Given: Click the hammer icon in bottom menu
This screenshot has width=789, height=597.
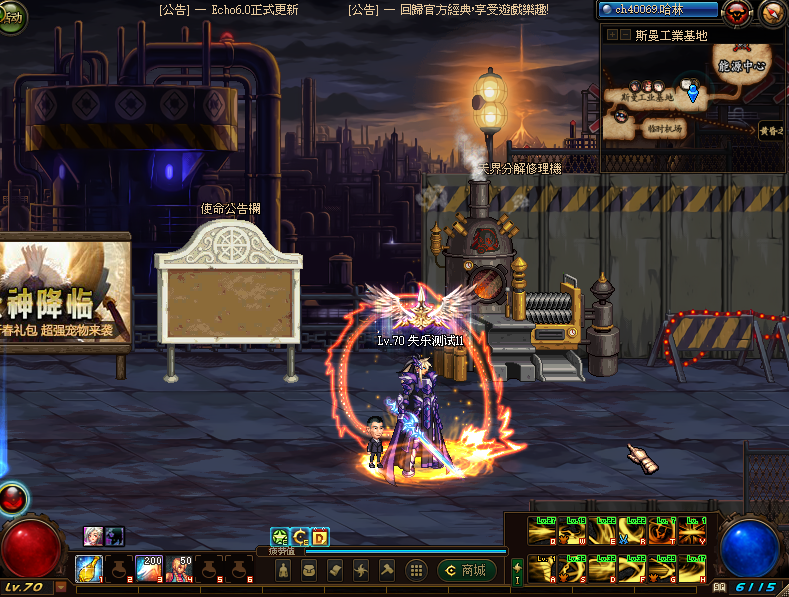Looking at the screenshot, I should [386, 570].
